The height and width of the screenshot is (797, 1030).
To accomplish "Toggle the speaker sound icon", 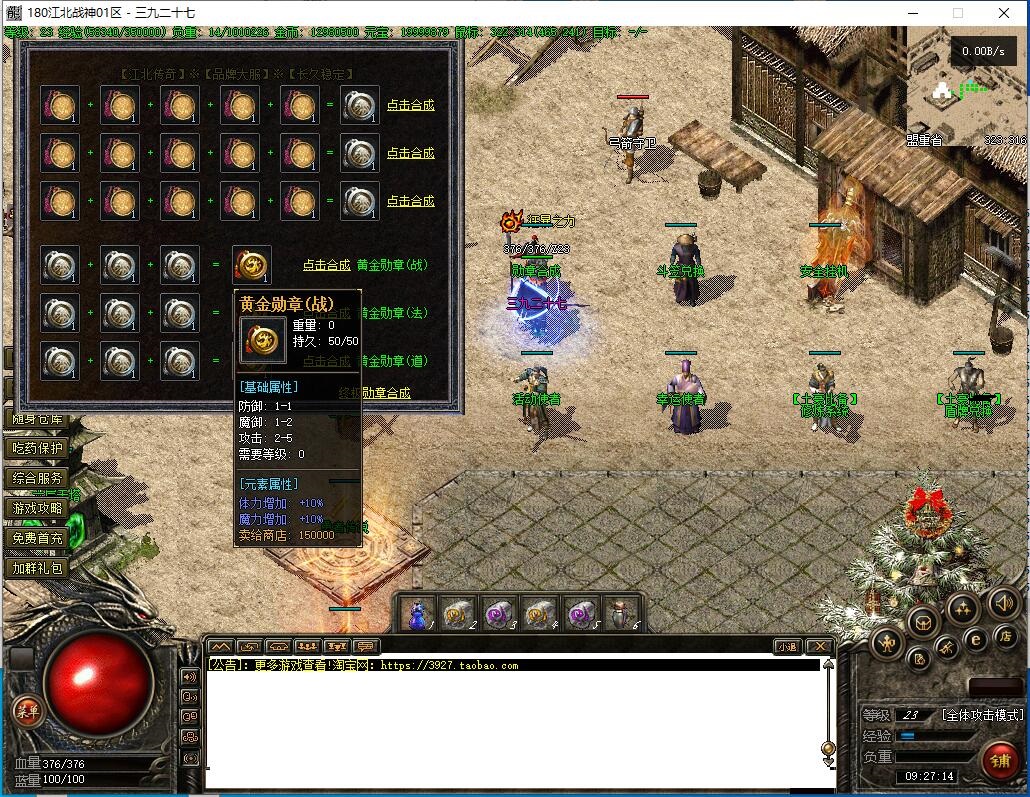I will tap(1003, 603).
